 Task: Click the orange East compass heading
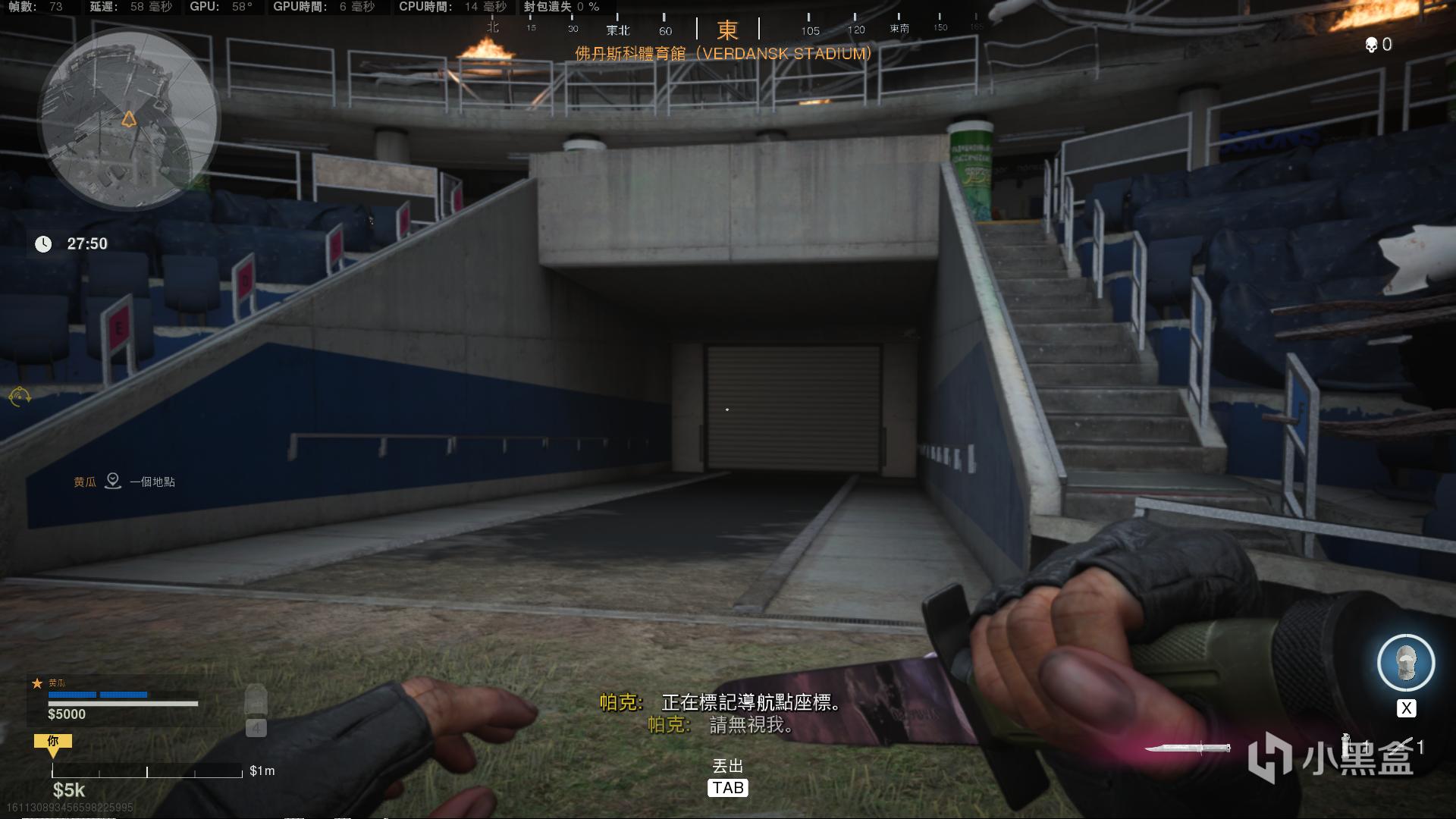tap(727, 30)
